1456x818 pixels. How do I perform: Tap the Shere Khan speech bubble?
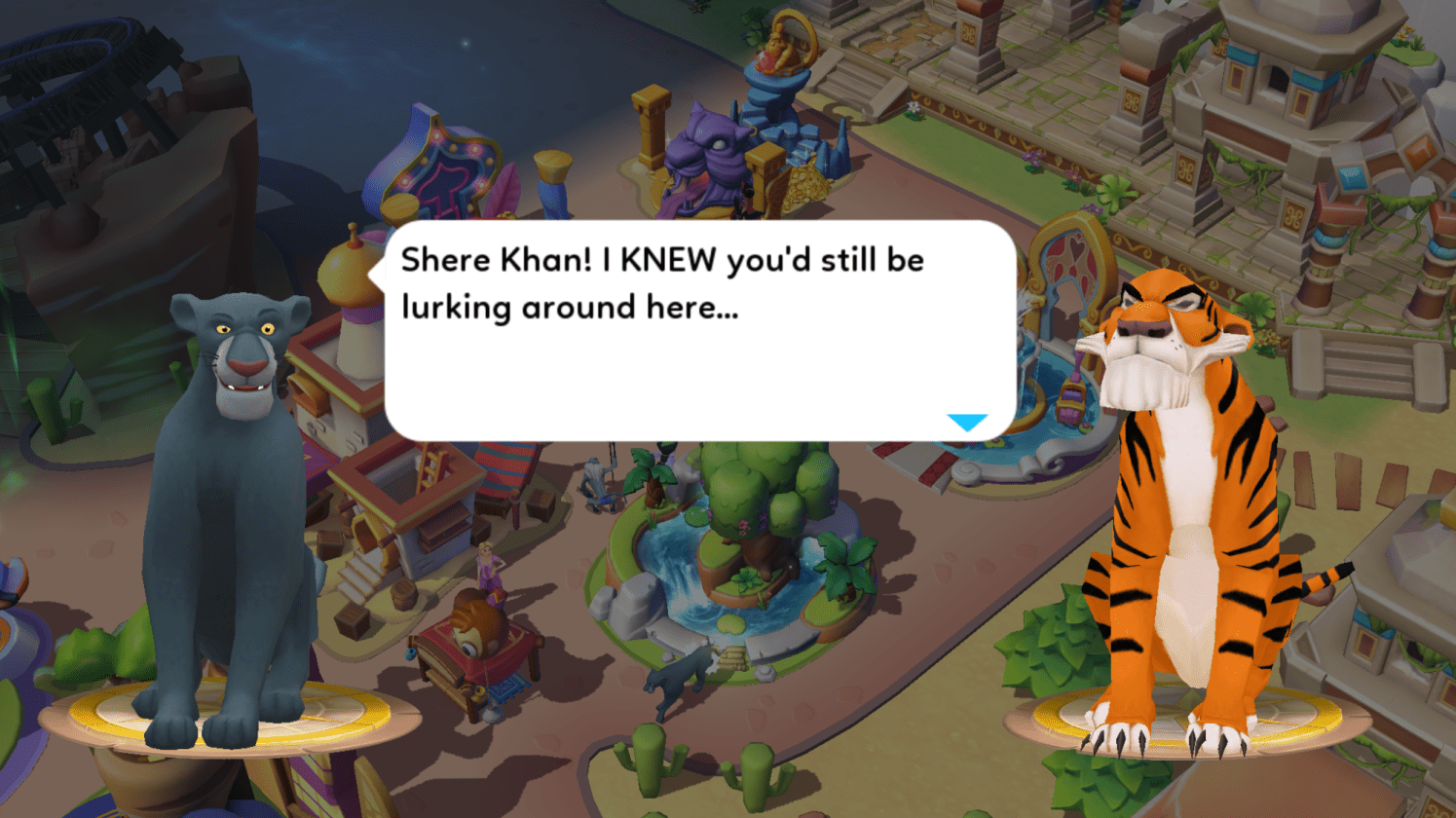(x=699, y=331)
